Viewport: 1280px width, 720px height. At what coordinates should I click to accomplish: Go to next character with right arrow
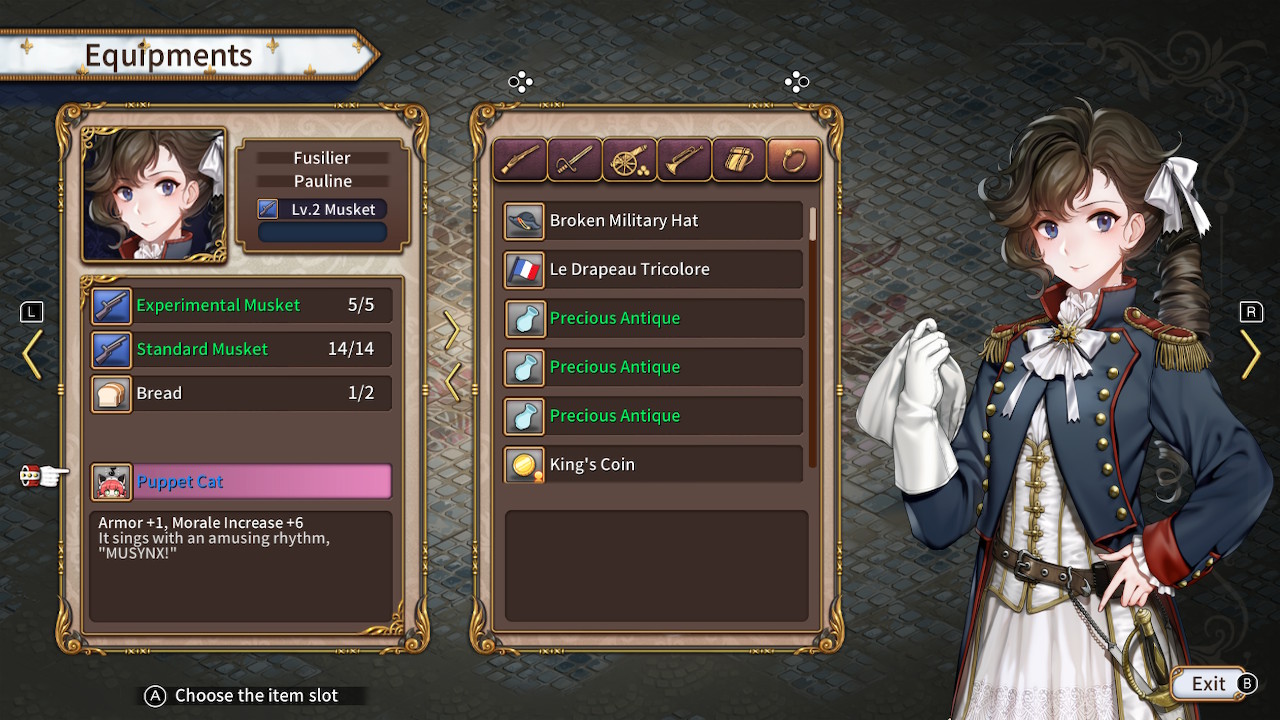tap(1250, 354)
